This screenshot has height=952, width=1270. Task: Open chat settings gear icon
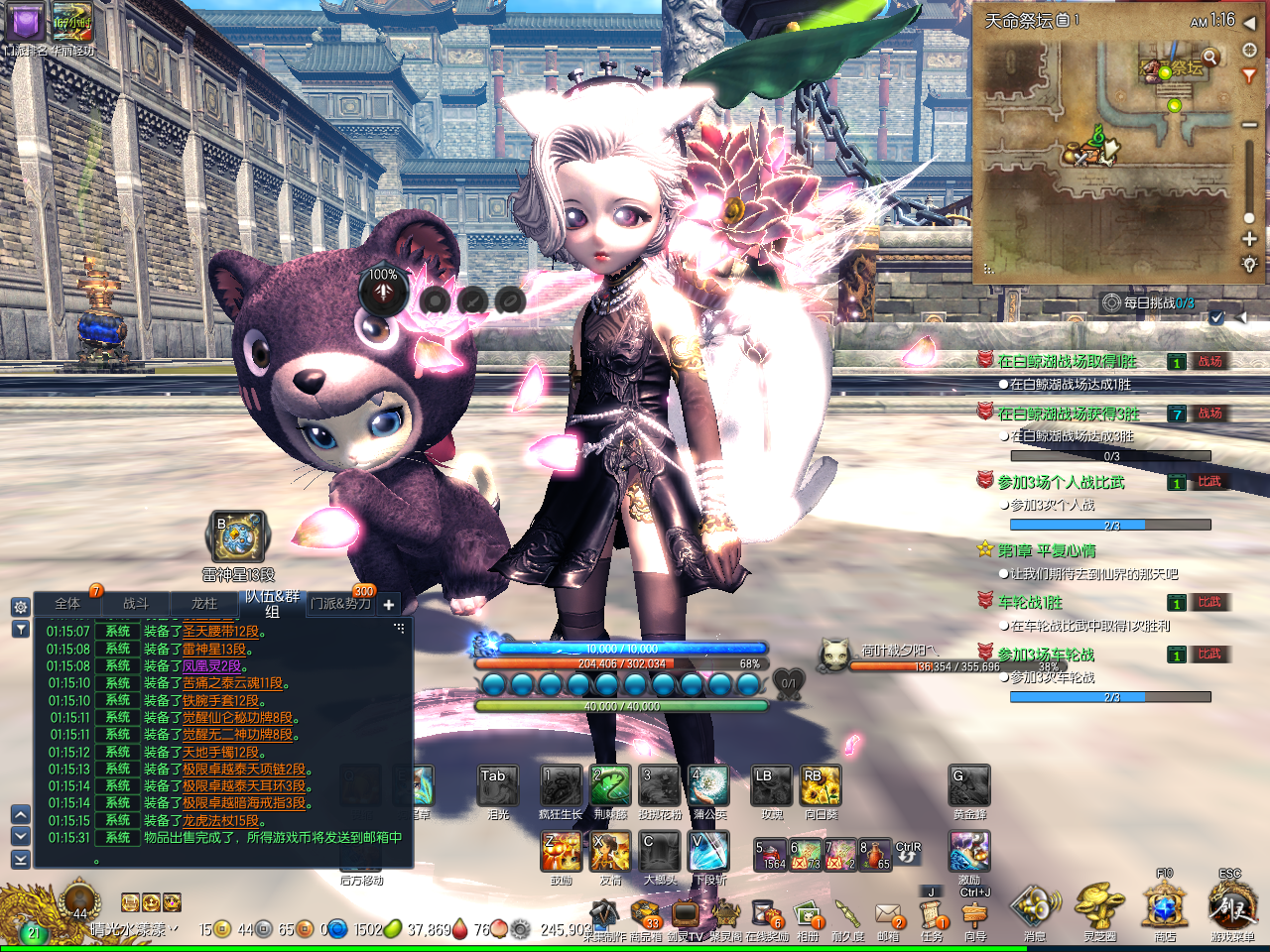pyautogui.click(x=20, y=607)
